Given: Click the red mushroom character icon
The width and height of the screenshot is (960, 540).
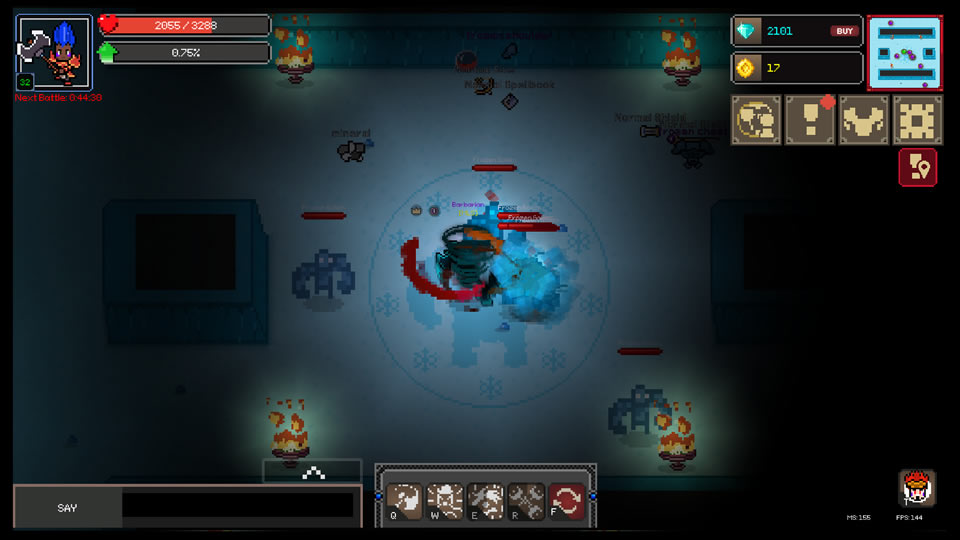Looking at the screenshot, I should [916, 487].
